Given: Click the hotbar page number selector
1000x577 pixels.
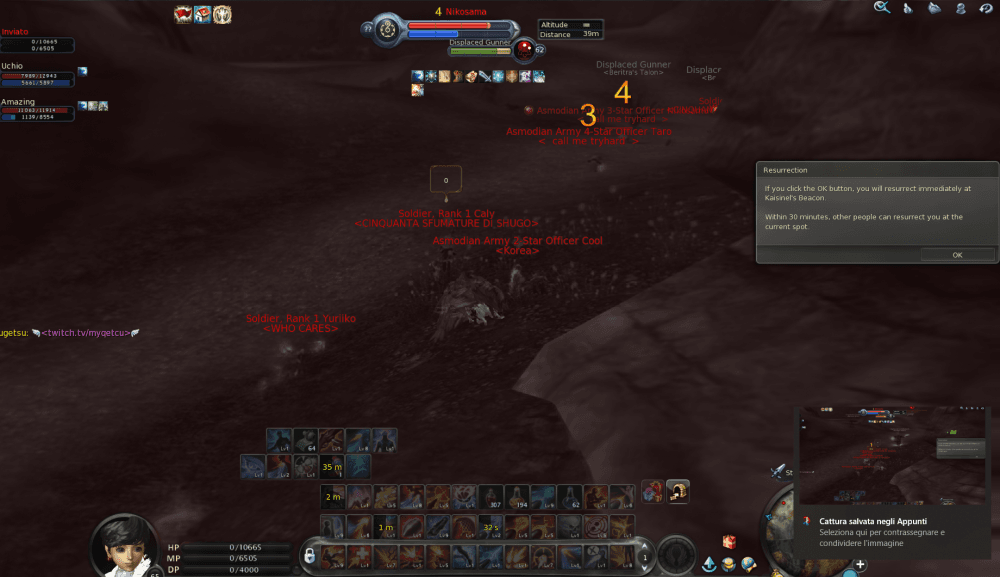Looking at the screenshot, I should point(645,557).
